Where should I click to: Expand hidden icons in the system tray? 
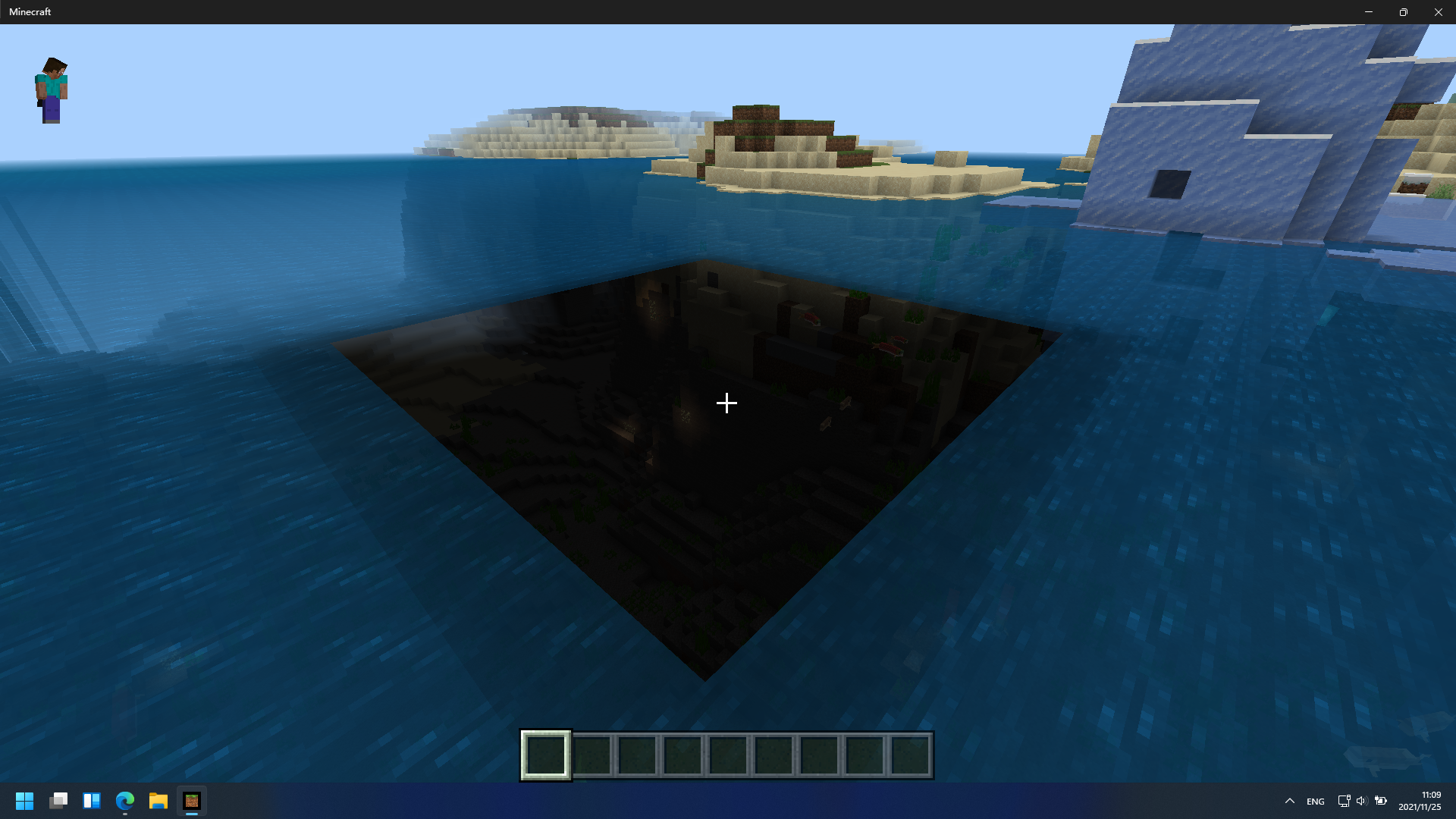pyautogui.click(x=1289, y=801)
